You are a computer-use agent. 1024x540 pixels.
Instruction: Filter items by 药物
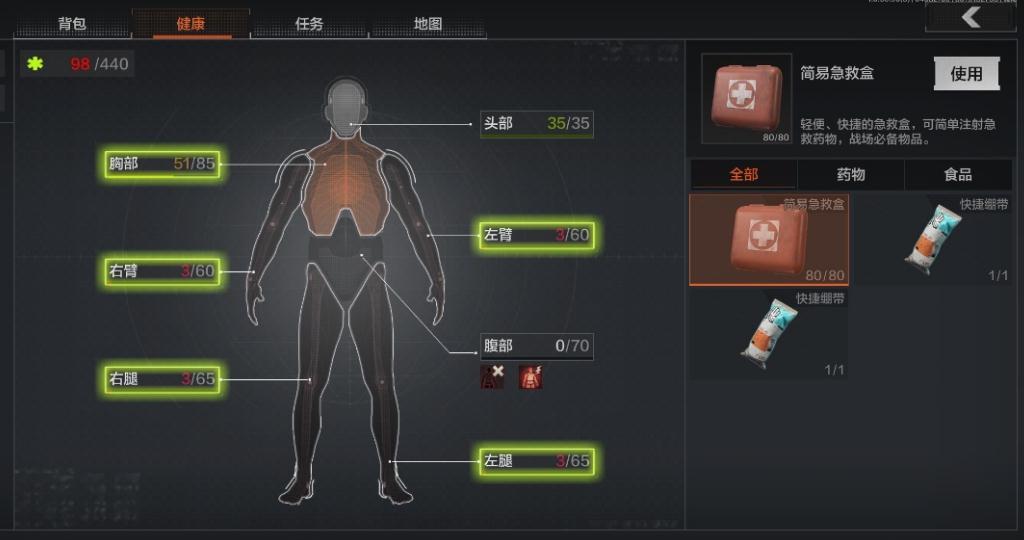[x=851, y=174]
